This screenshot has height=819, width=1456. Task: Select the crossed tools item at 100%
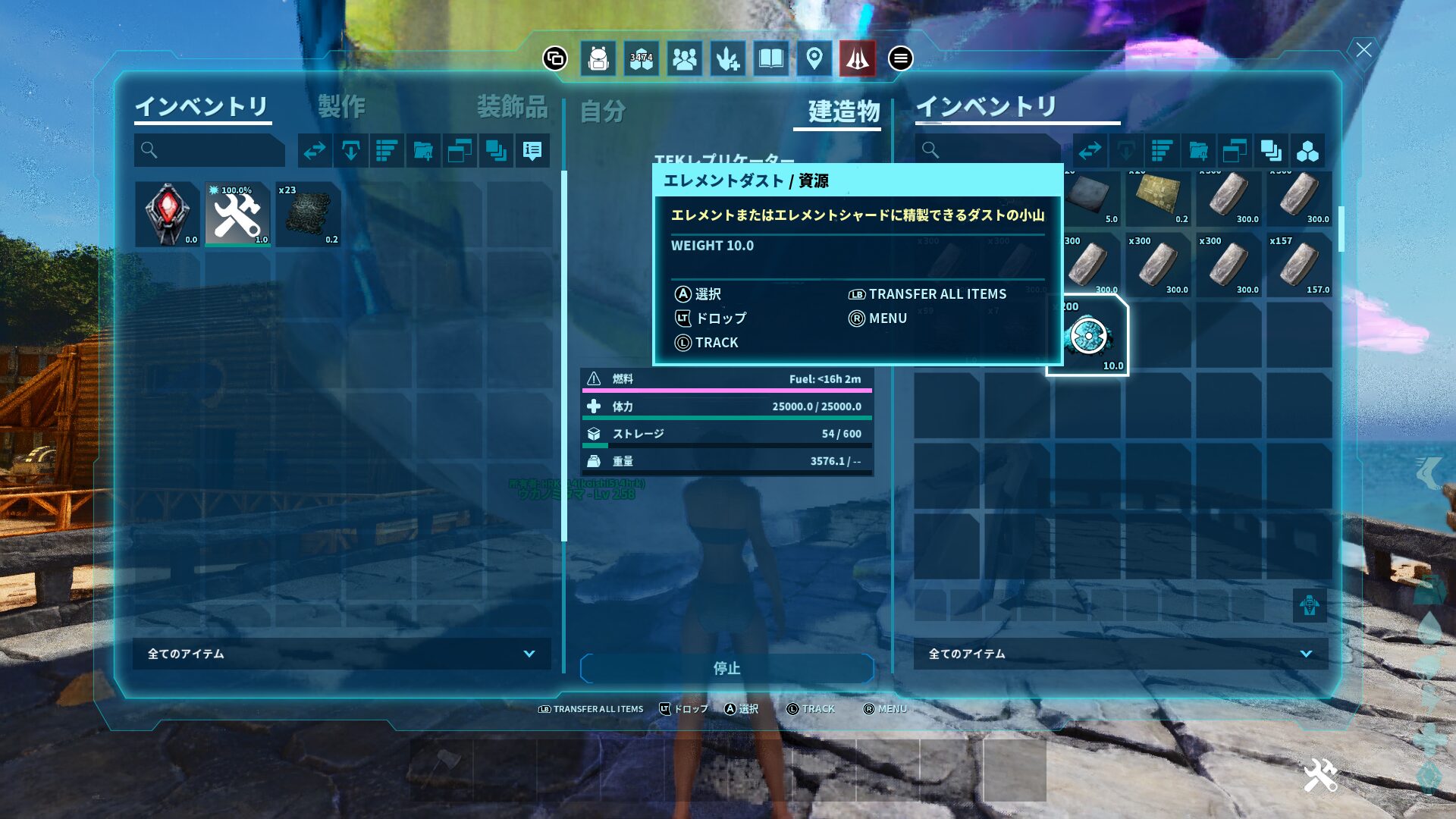point(237,214)
